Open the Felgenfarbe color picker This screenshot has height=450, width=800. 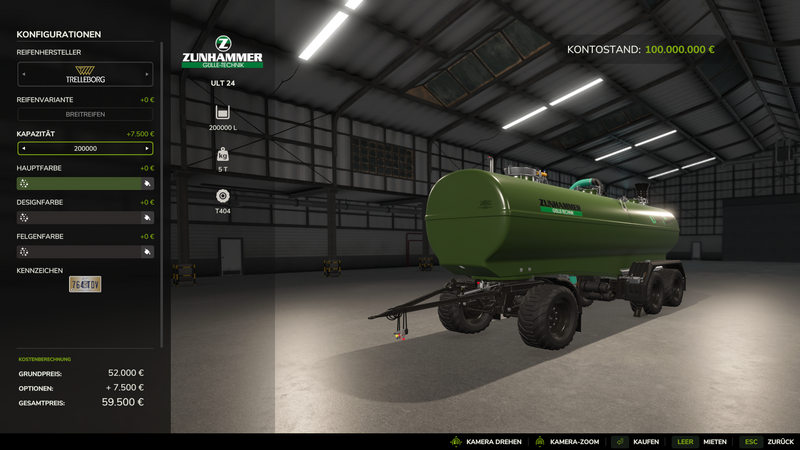(x=85, y=252)
